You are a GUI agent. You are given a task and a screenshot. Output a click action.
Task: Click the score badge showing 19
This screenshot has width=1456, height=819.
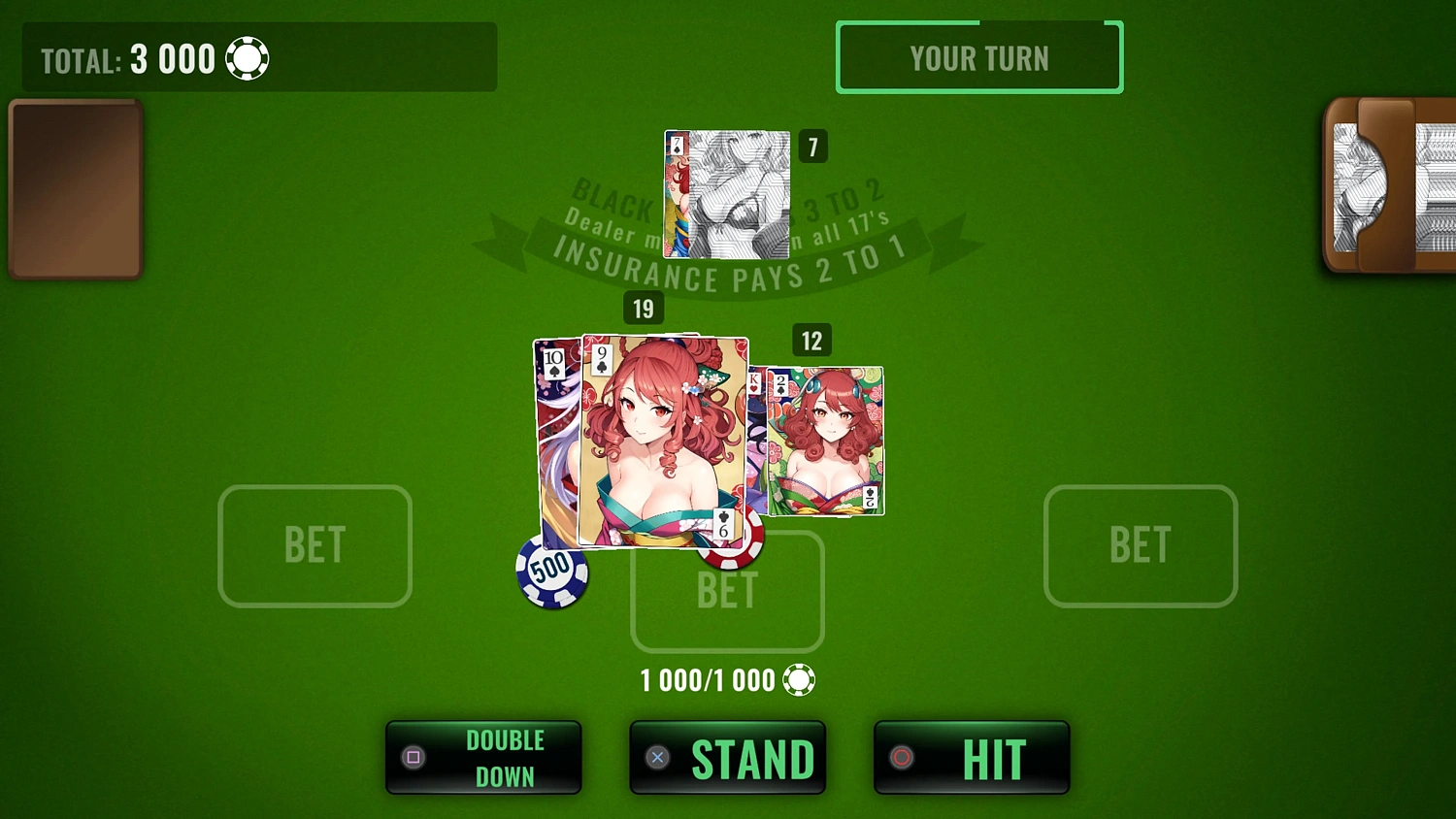(x=643, y=309)
